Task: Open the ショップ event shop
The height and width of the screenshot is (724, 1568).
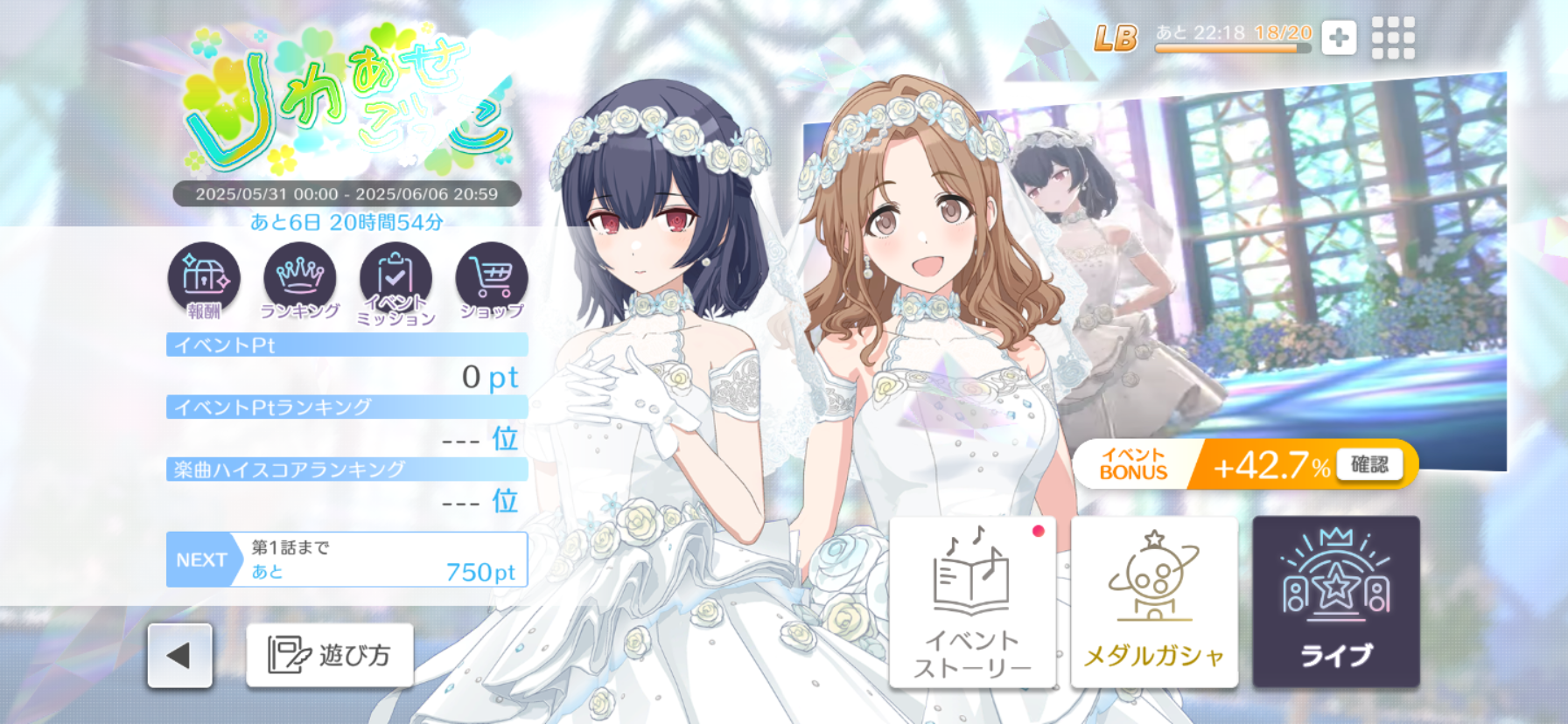Action: (x=492, y=280)
